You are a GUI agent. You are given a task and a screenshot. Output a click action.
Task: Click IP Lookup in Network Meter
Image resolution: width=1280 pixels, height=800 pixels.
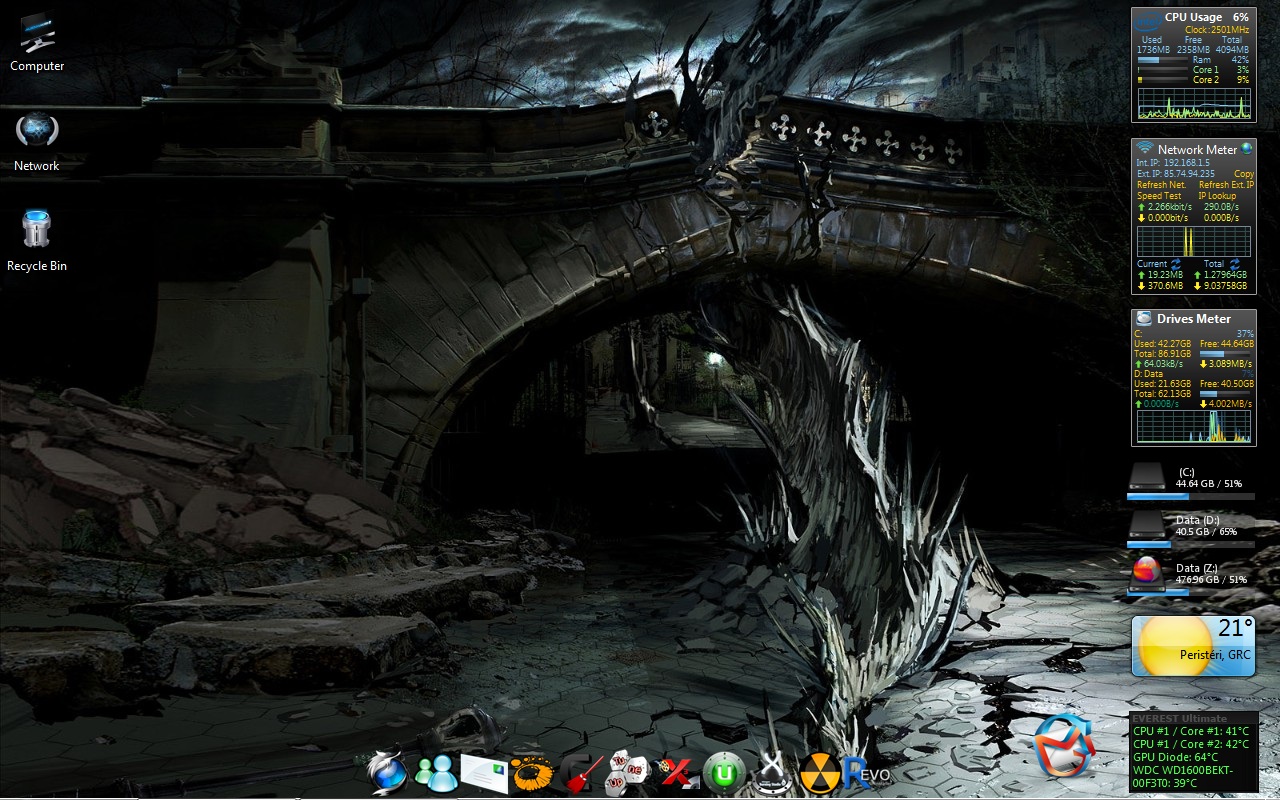click(x=1217, y=196)
